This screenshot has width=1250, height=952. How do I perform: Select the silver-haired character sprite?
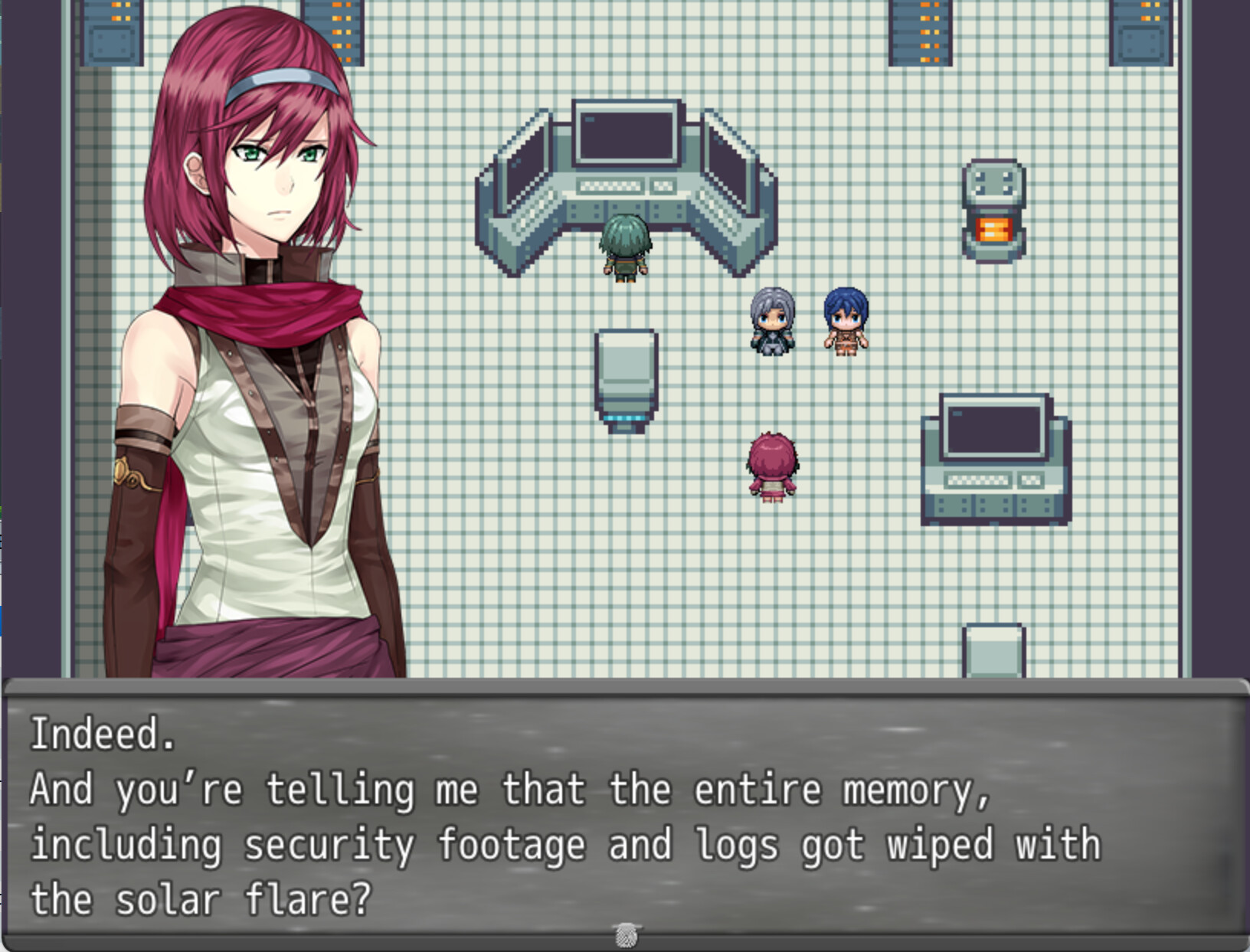point(773,322)
